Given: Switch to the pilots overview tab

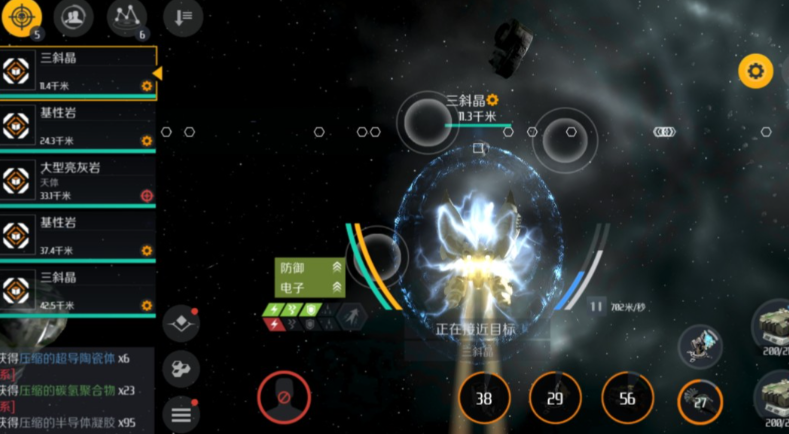Looking at the screenshot, I should point(73,17).
